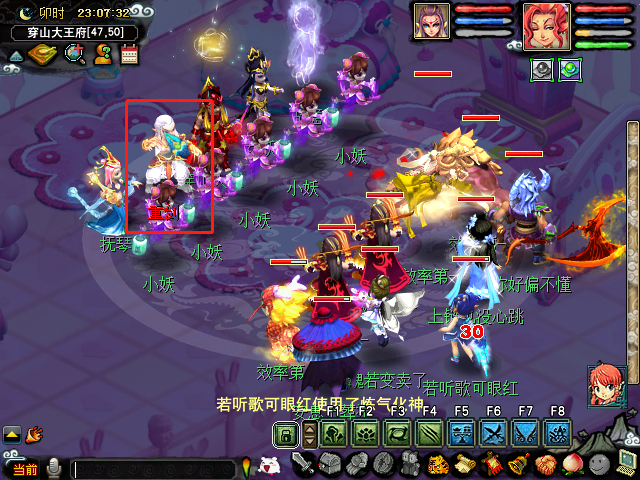Cast the F8 blue skill
Screen dimensions: 640x480
point(557,434)
